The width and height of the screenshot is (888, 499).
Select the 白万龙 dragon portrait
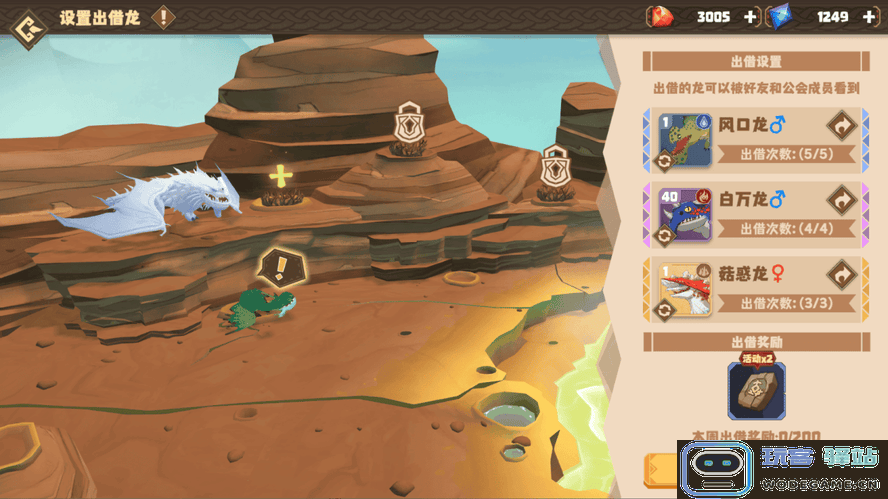(686, 214)
